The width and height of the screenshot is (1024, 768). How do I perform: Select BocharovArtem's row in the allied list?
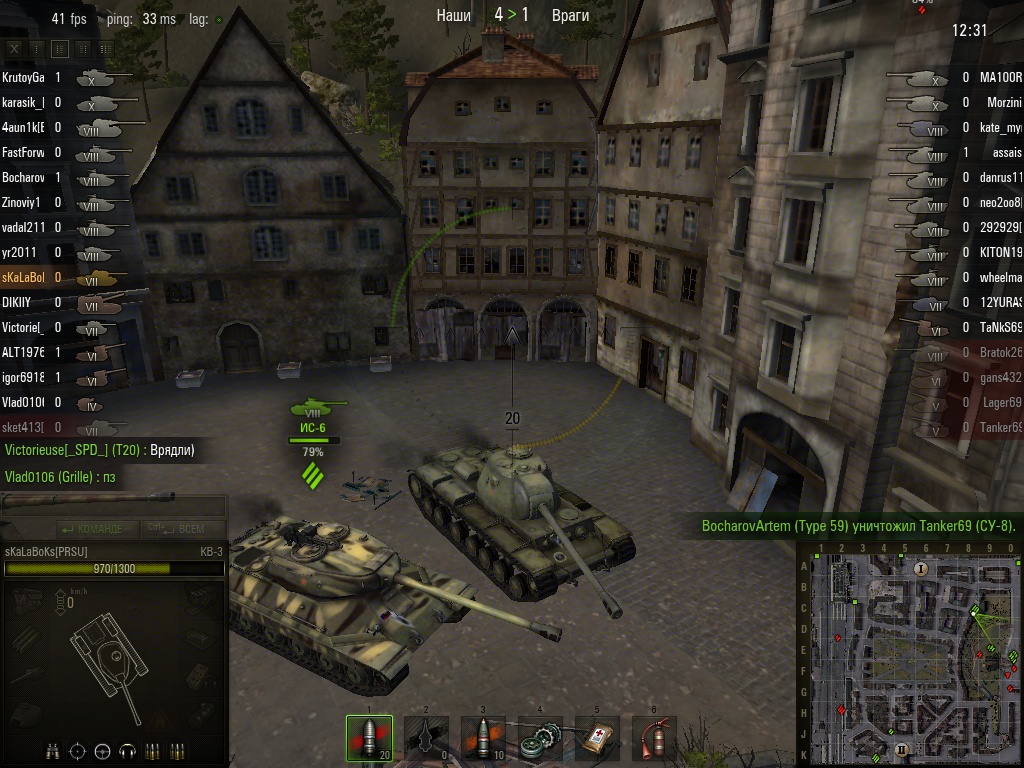coord(24,177)
